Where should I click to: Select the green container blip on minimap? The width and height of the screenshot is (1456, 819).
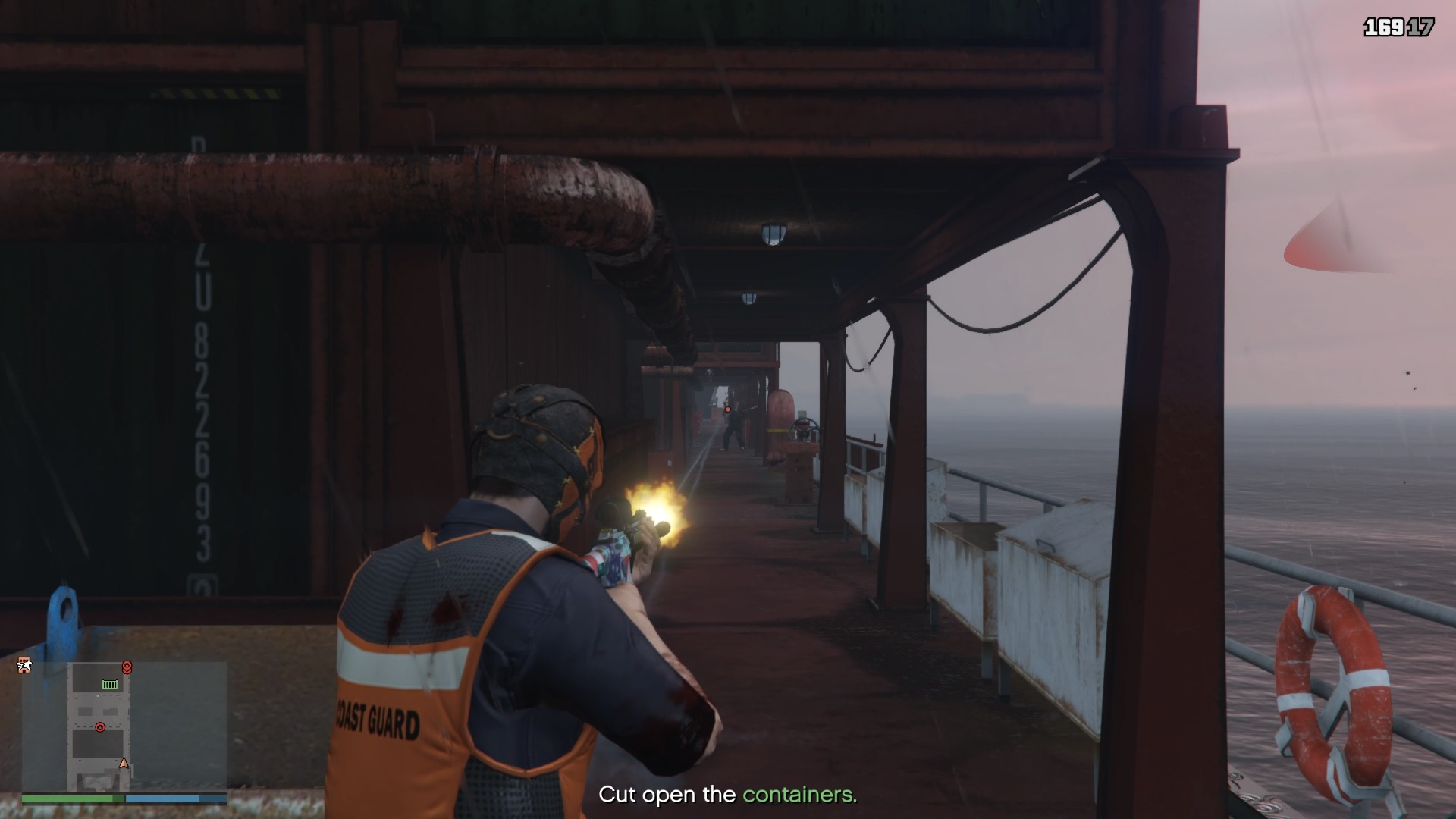[x=110, y=684]
